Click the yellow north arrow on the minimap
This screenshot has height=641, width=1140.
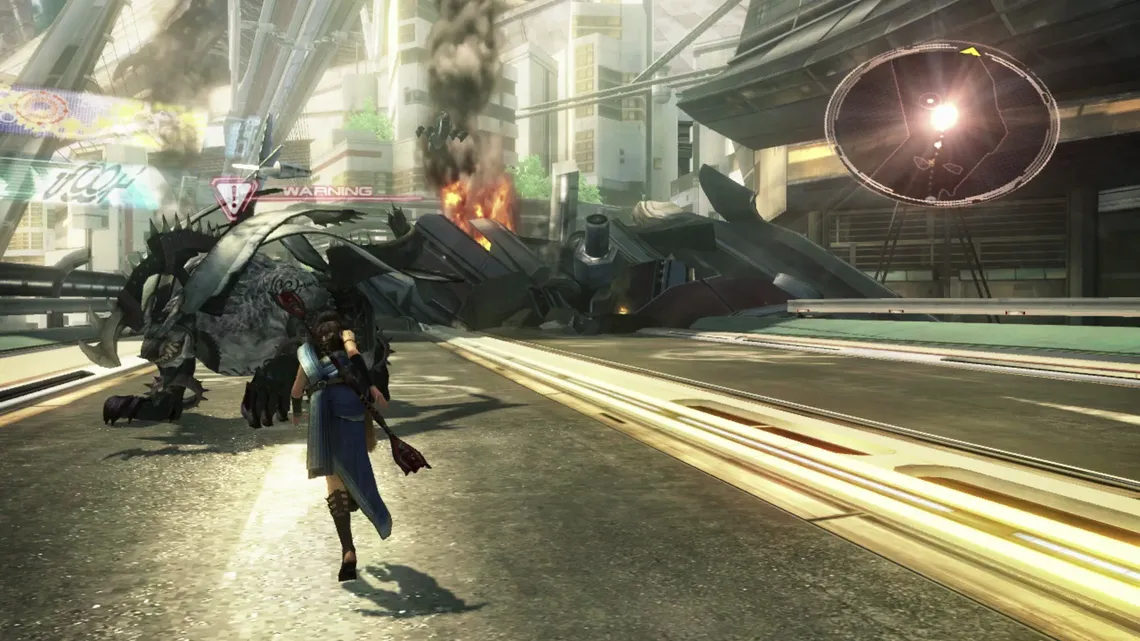pyautogui.click(x=969, y=51)
